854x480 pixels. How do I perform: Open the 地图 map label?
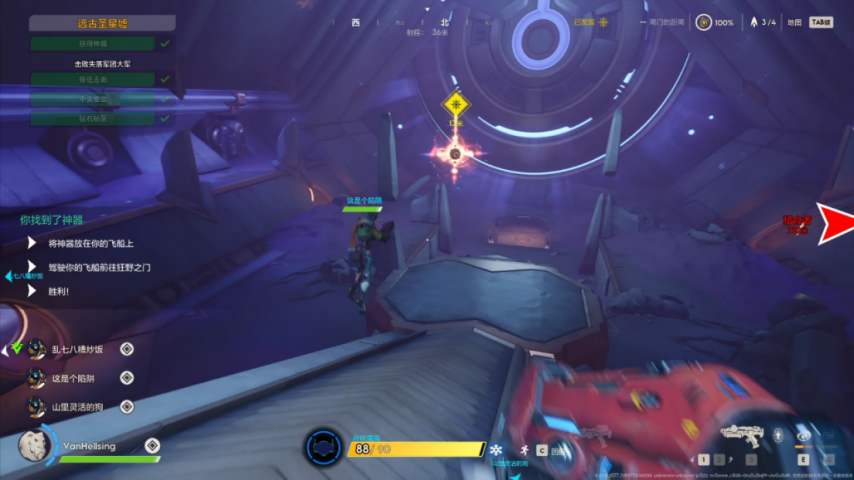point(794,22)
